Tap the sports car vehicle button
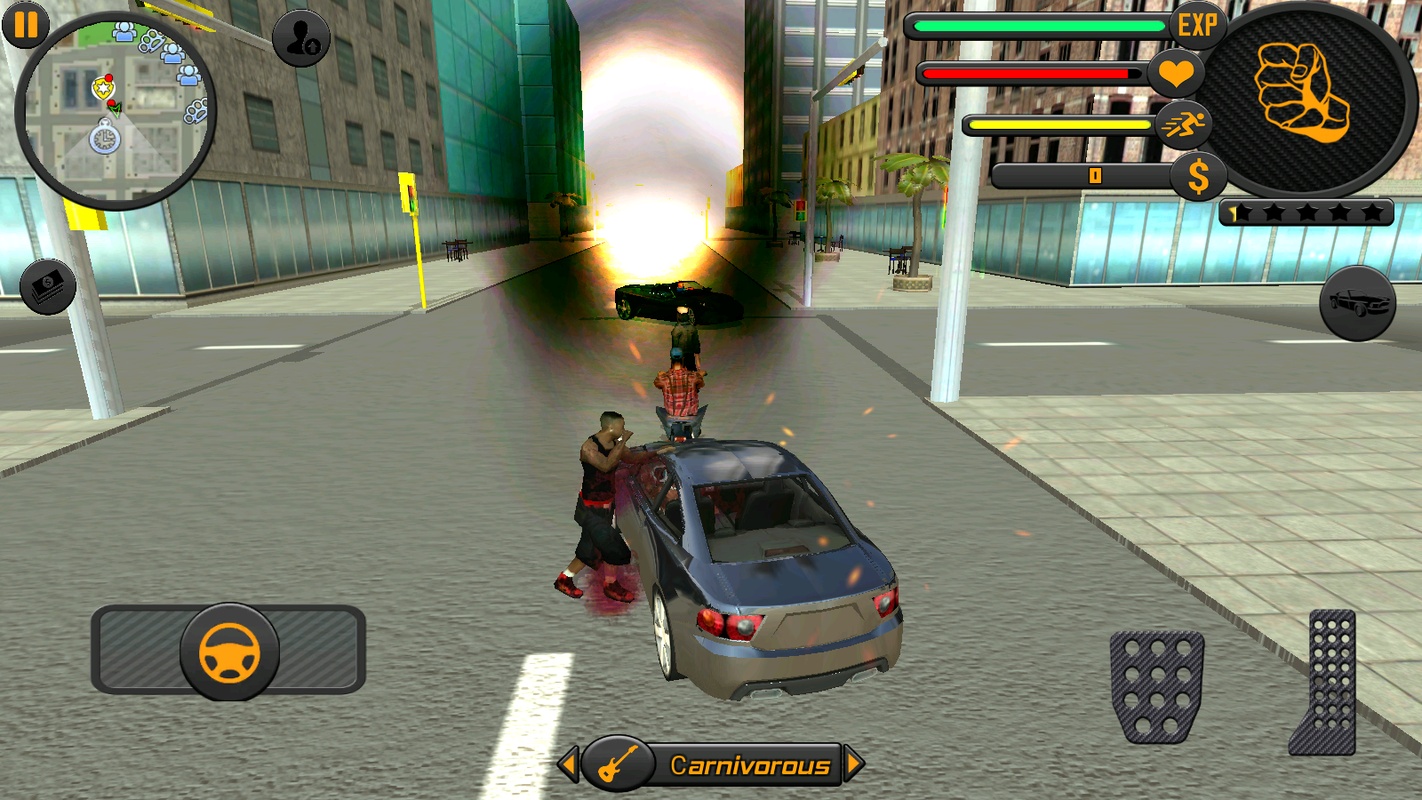 [1357, 303]
